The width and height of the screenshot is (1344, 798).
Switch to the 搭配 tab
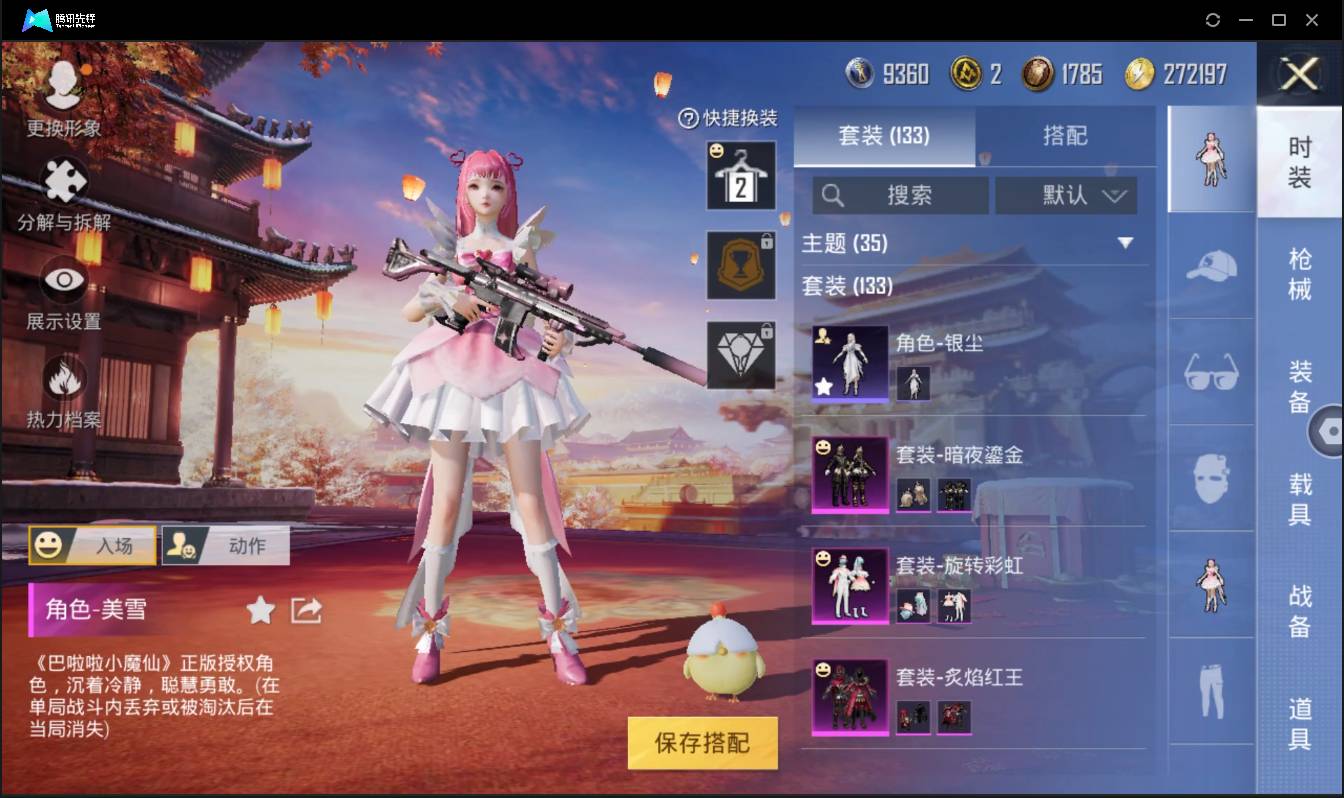(1066, 134)
